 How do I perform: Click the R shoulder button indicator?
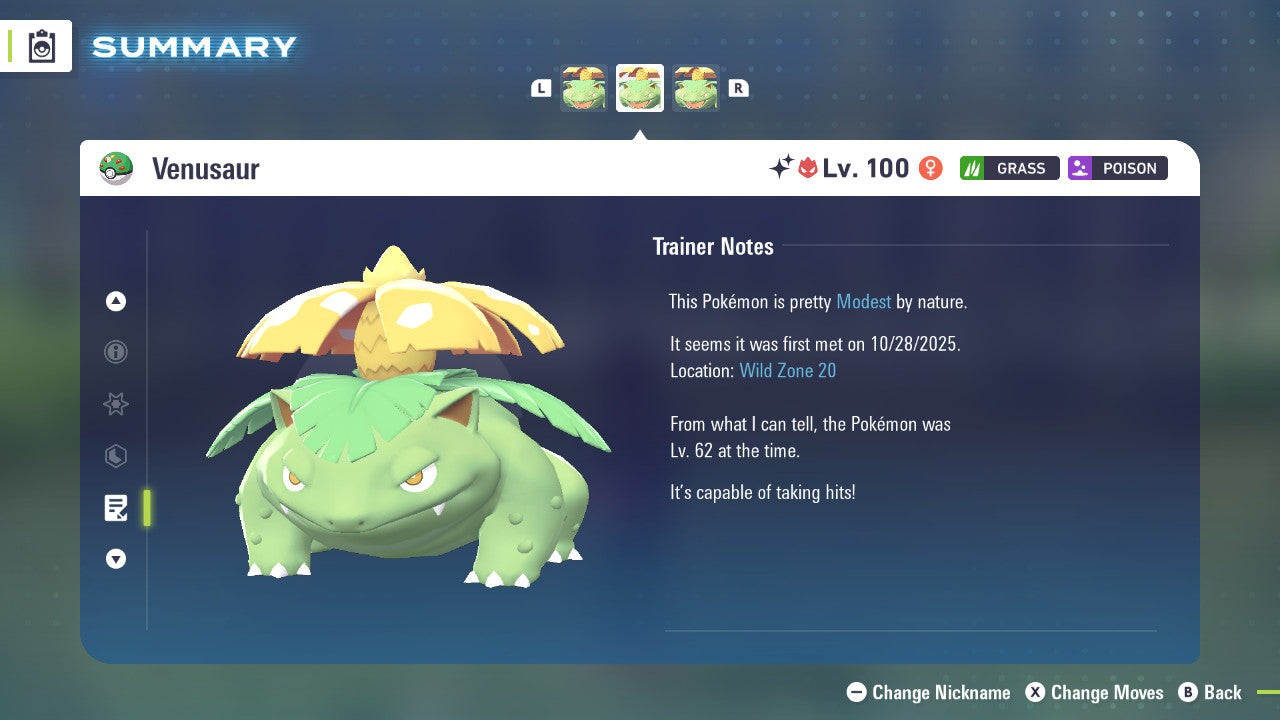point(738,88)
